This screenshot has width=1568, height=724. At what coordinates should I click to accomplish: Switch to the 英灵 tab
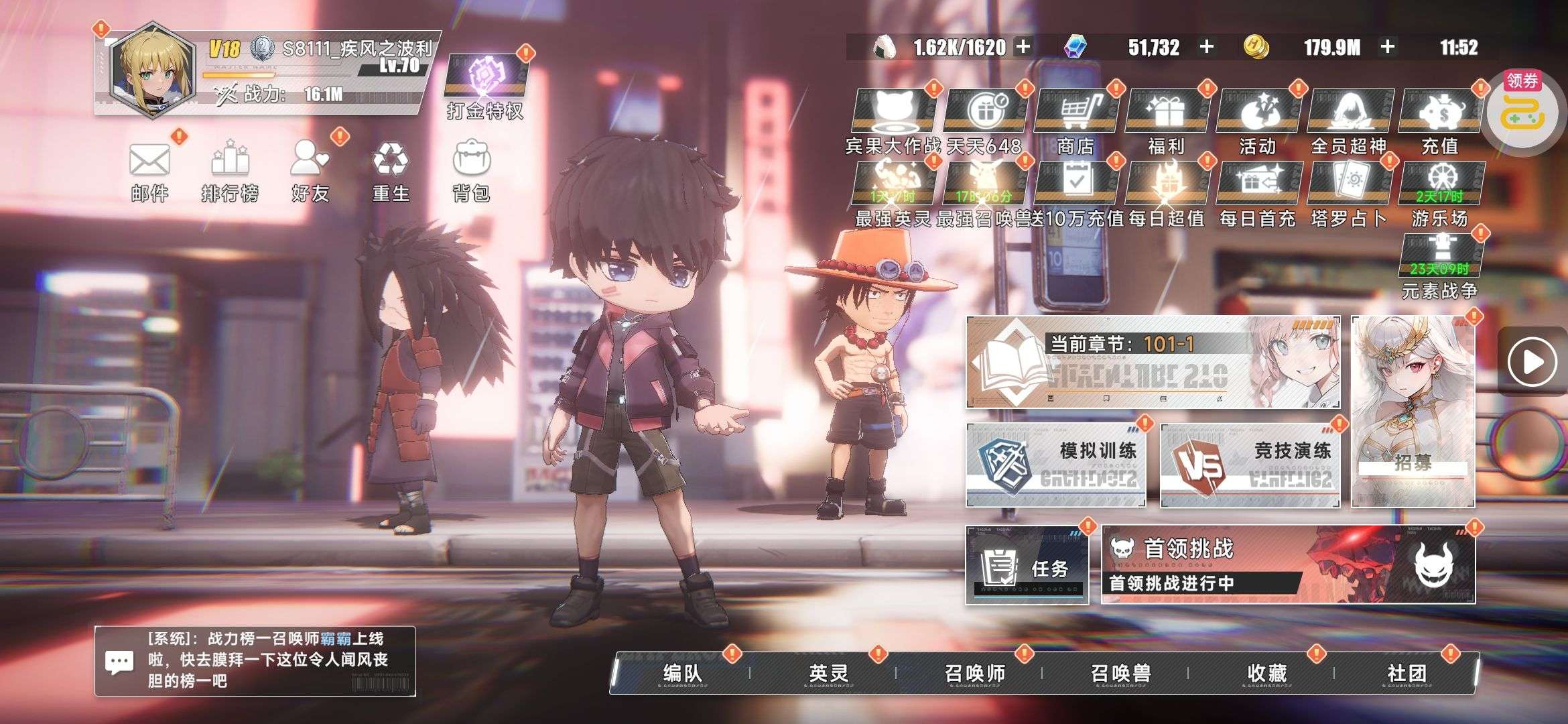tap(828, 672)
